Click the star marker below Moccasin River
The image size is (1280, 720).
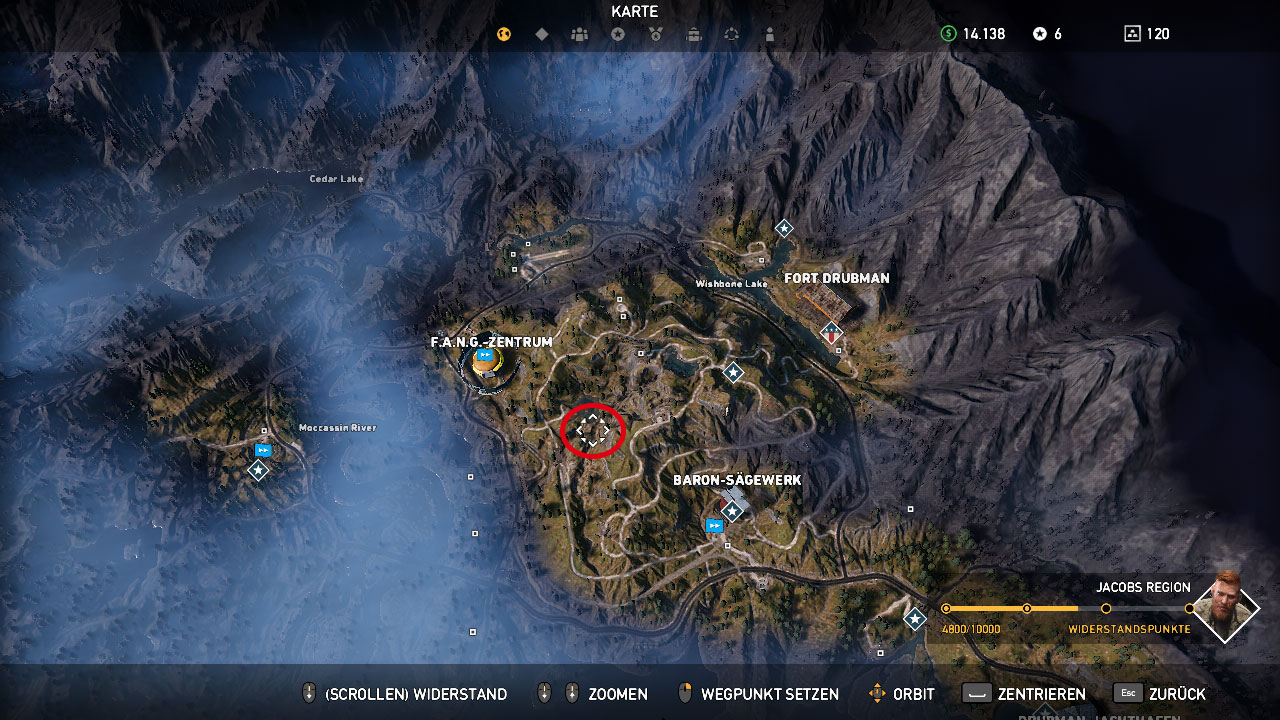click(258, 469)
